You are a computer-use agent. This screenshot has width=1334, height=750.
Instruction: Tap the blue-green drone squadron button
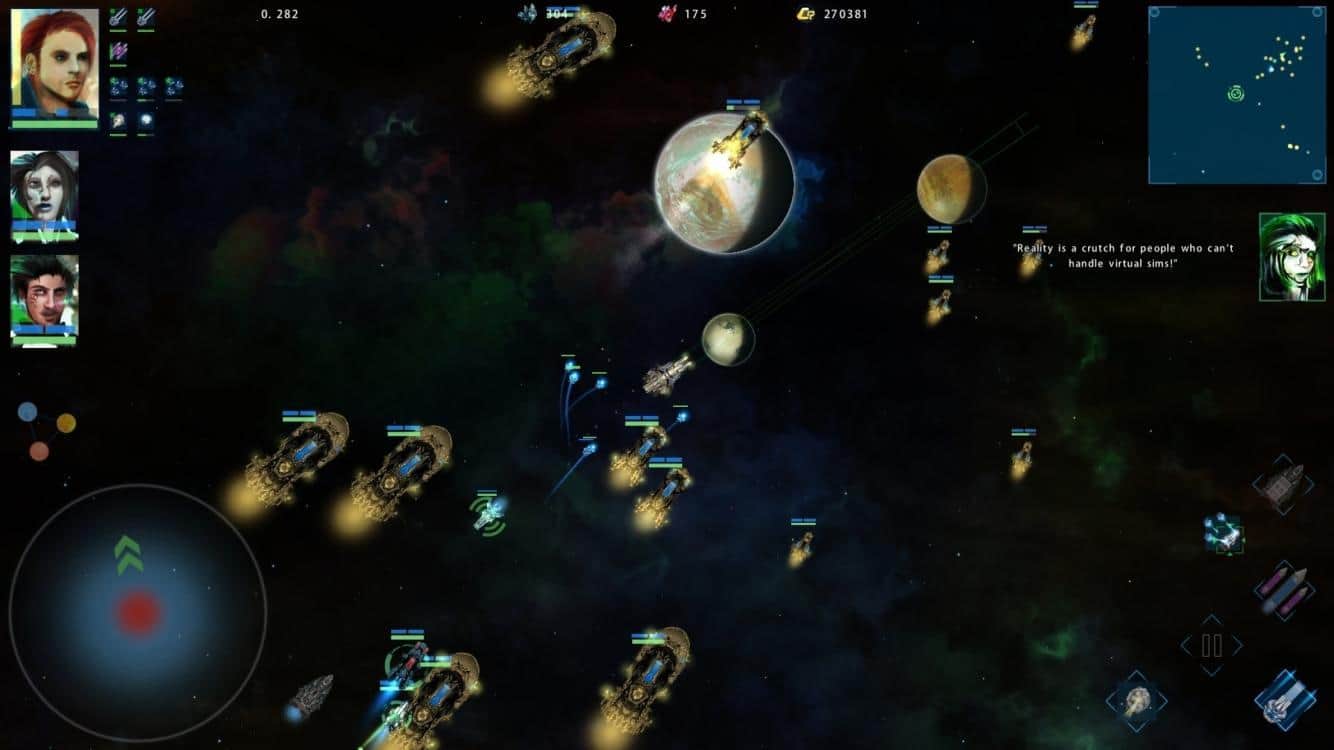click(1223, 533)
